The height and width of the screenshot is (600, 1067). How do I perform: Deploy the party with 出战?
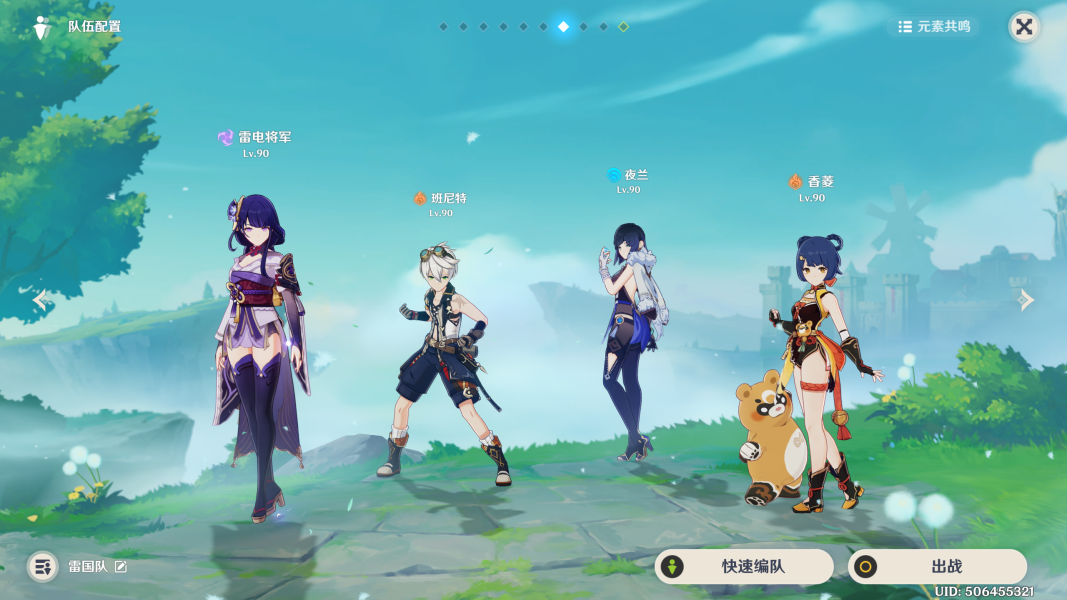pyautogui.click(x=937, y=567)
